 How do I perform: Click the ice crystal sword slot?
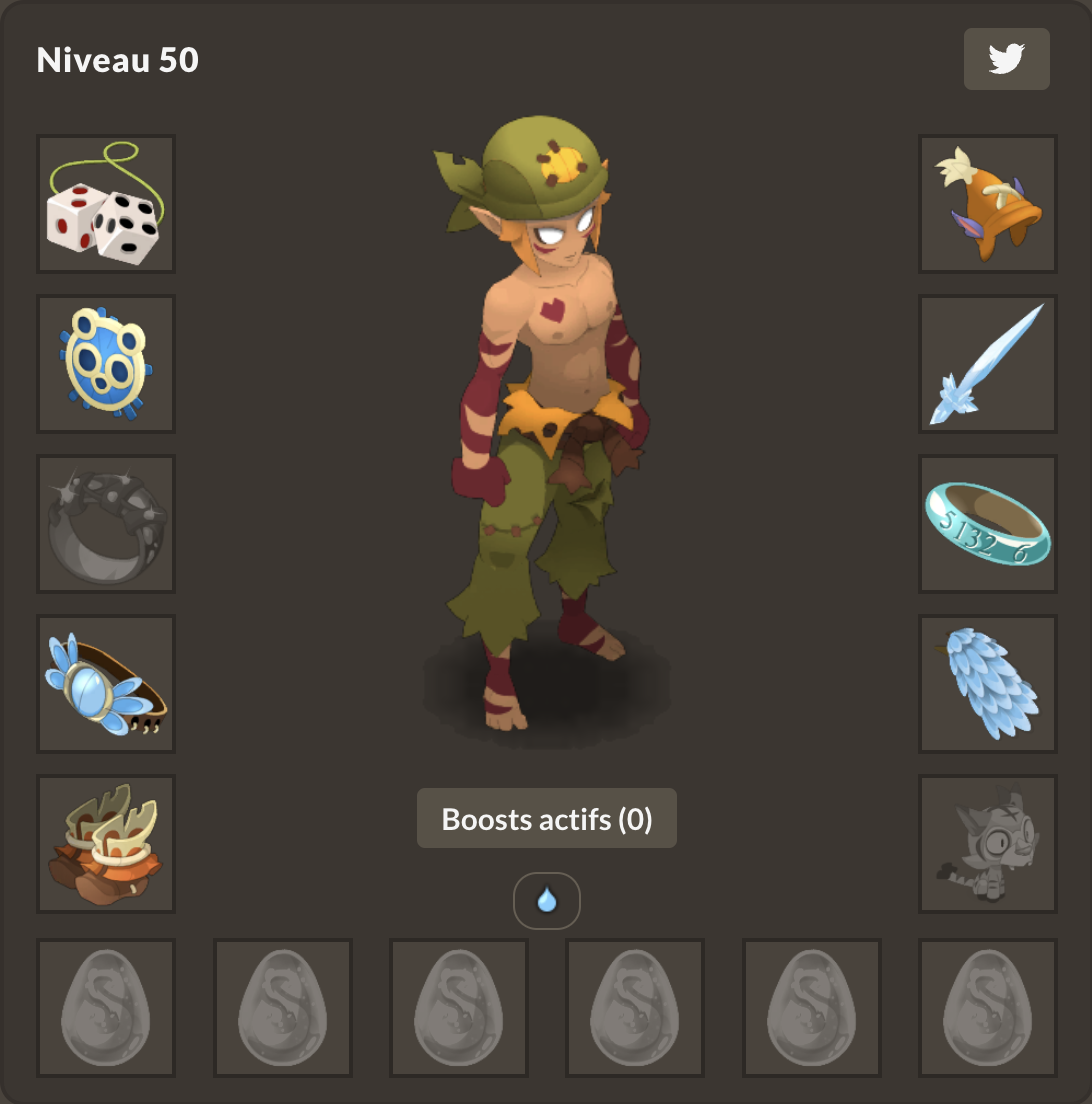pyautogui.click(x=988, y=364)
